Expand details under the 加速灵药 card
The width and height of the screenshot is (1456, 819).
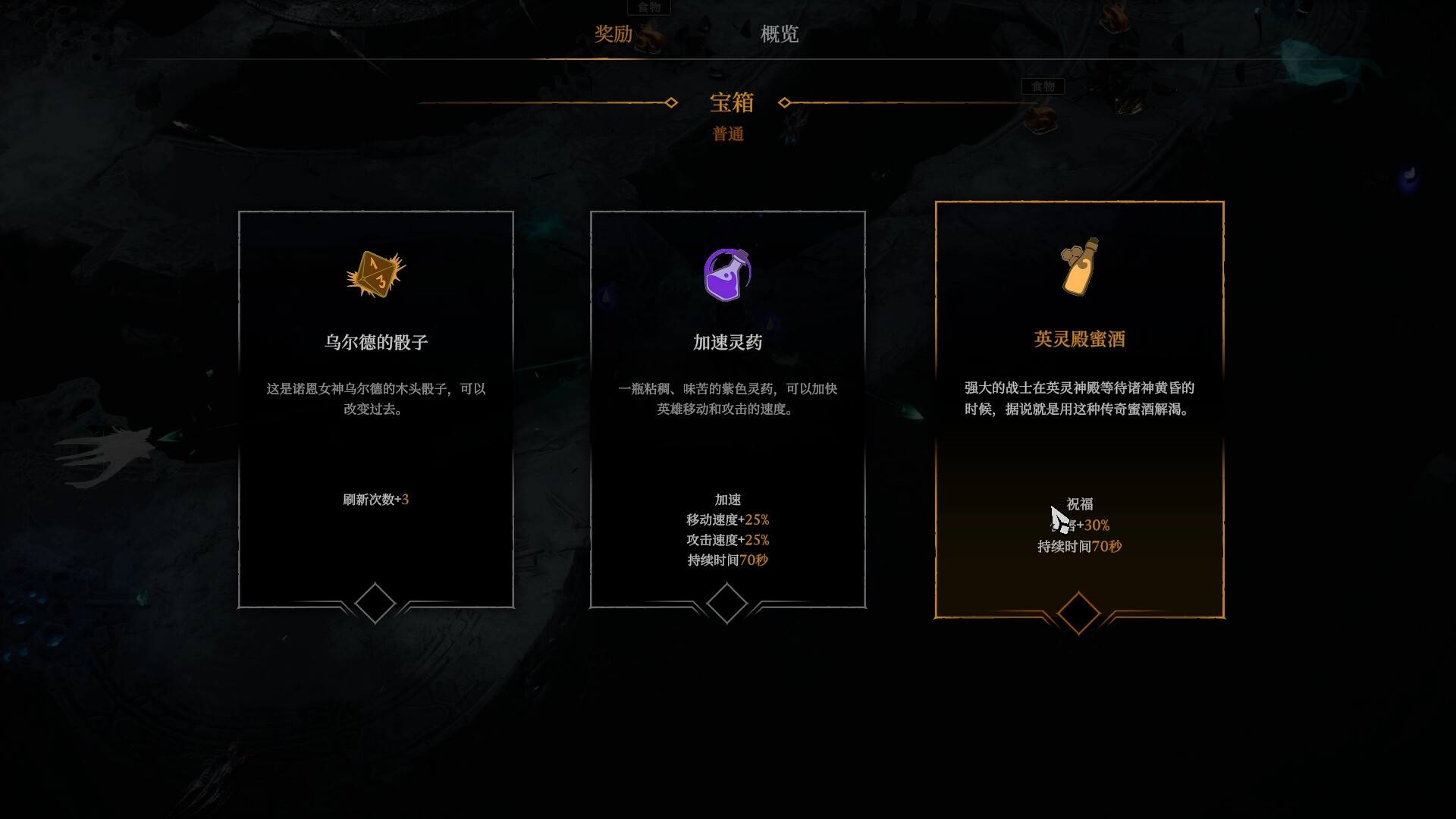[727, 601]
